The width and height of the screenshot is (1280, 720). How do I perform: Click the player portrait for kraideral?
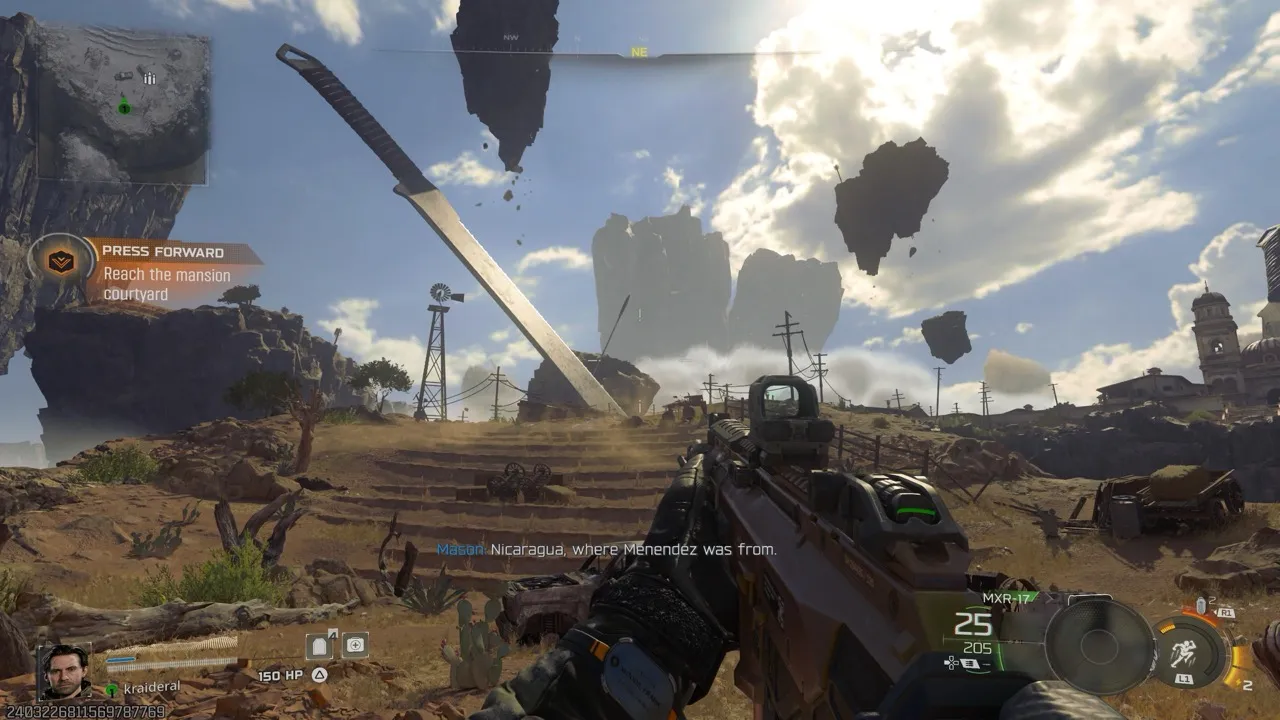tap(64, 670)
